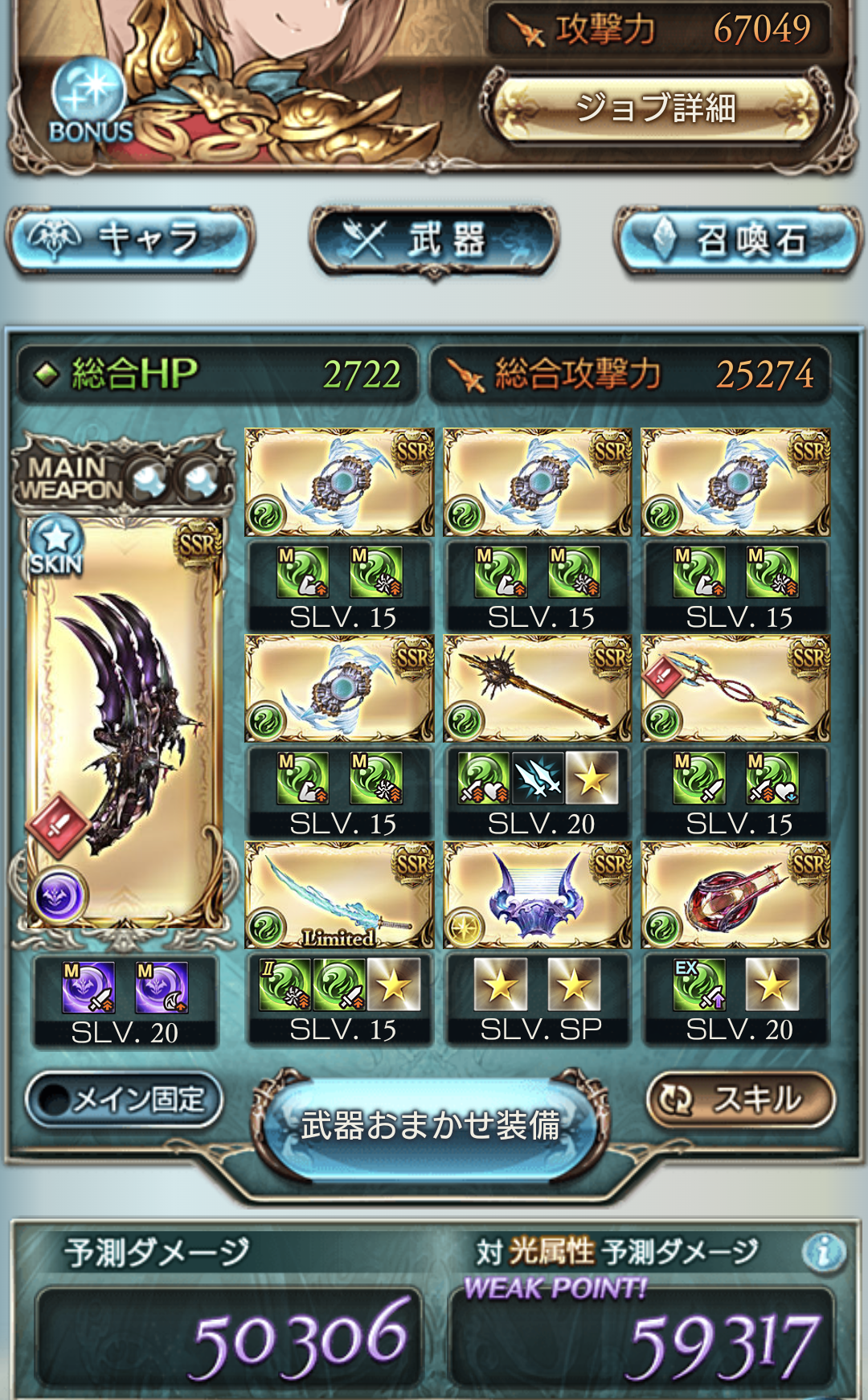Pick the Limited ice blue sword slot

(x=338, y=895)
